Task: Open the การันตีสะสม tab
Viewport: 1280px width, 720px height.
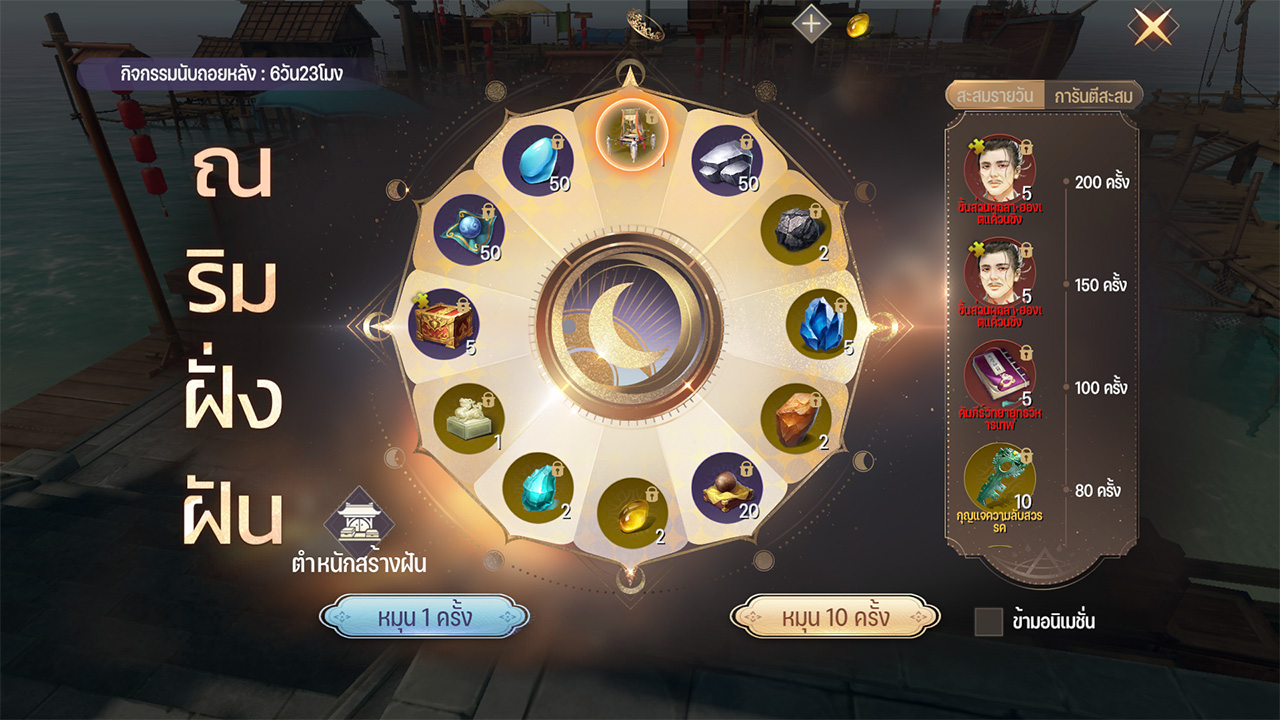Action: click(1092, 96)
